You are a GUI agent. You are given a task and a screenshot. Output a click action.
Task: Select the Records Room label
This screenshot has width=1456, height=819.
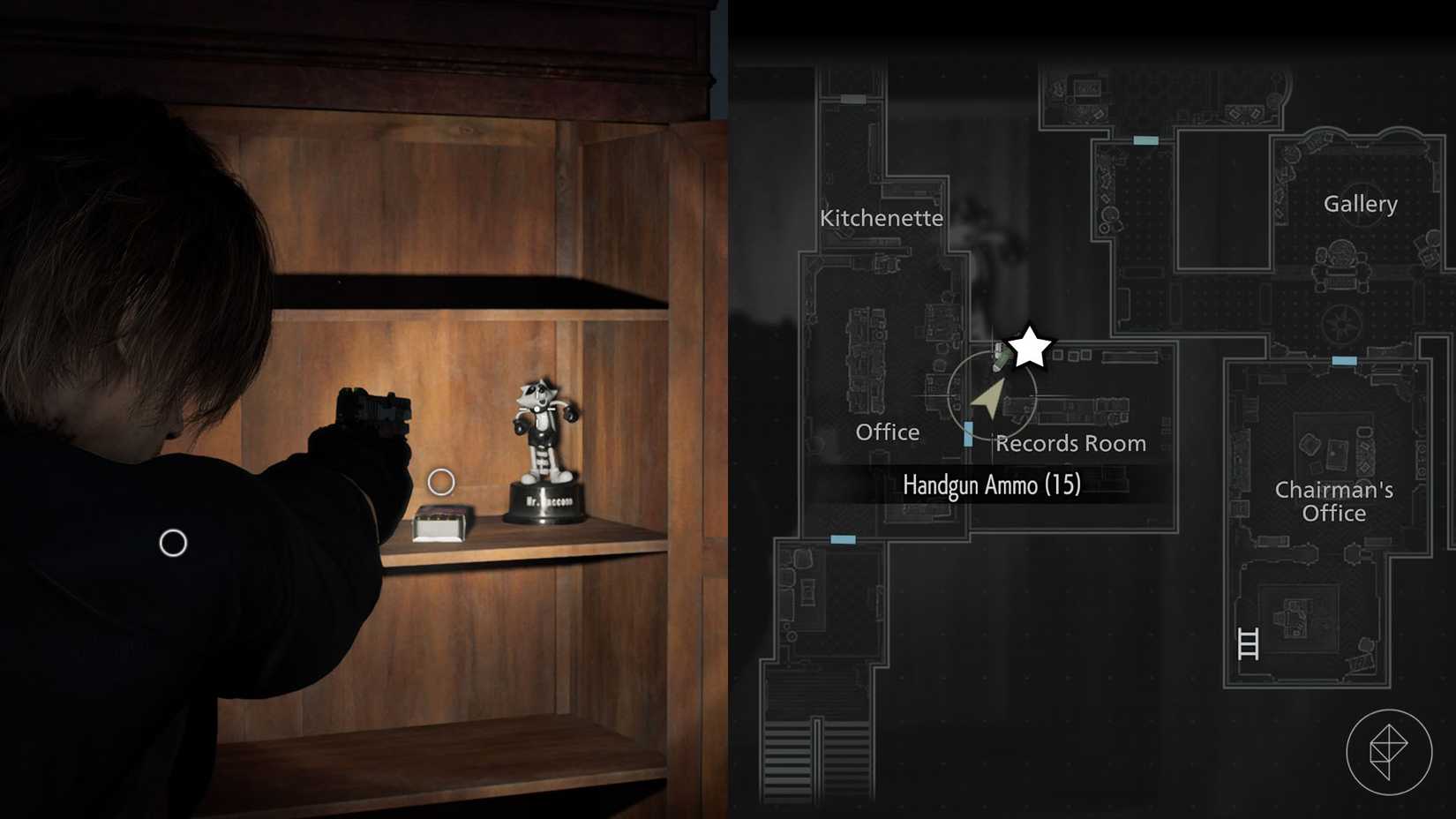pos(1070,443)
